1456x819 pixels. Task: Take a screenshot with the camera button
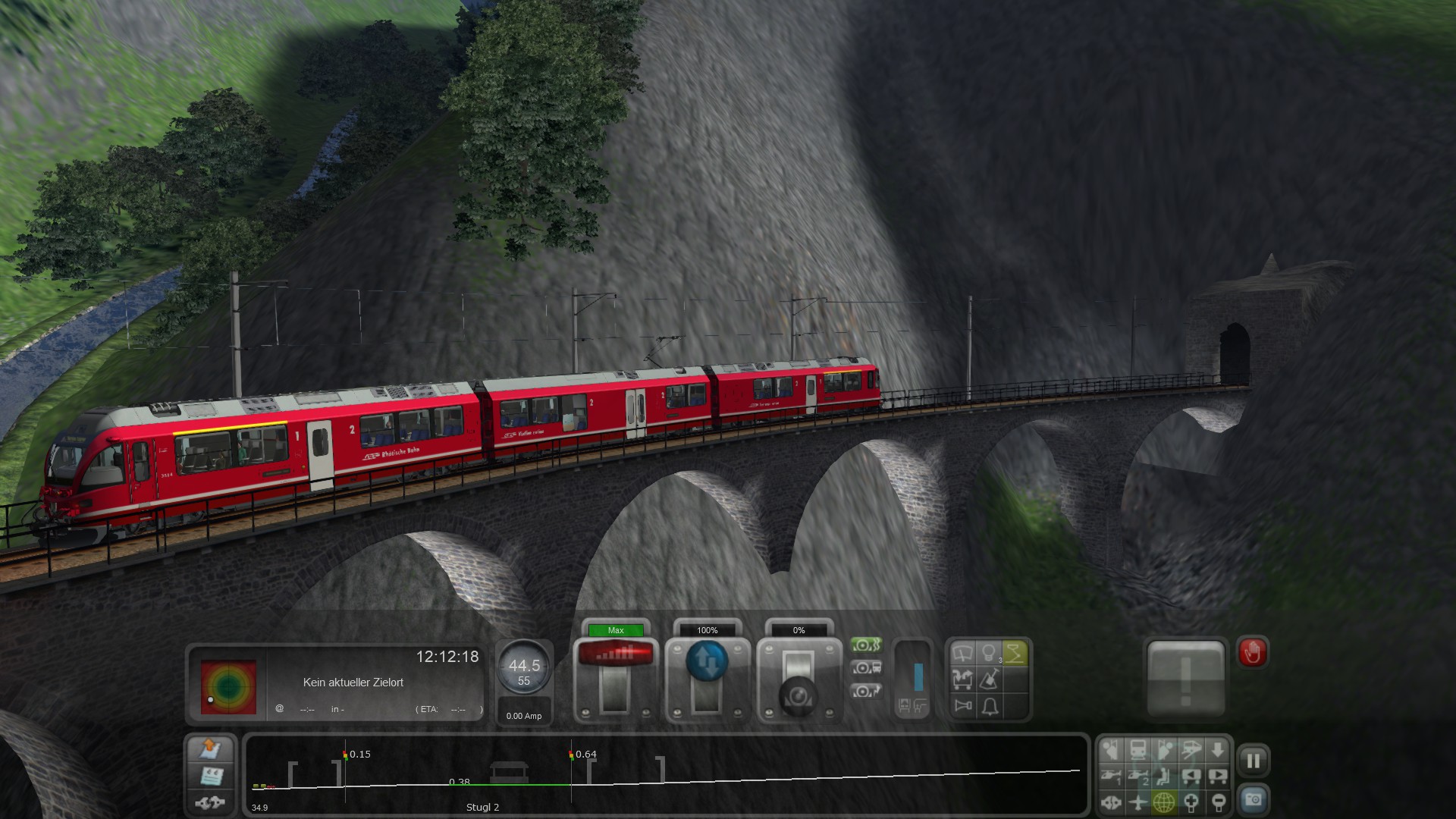(x=1253, y=800)
